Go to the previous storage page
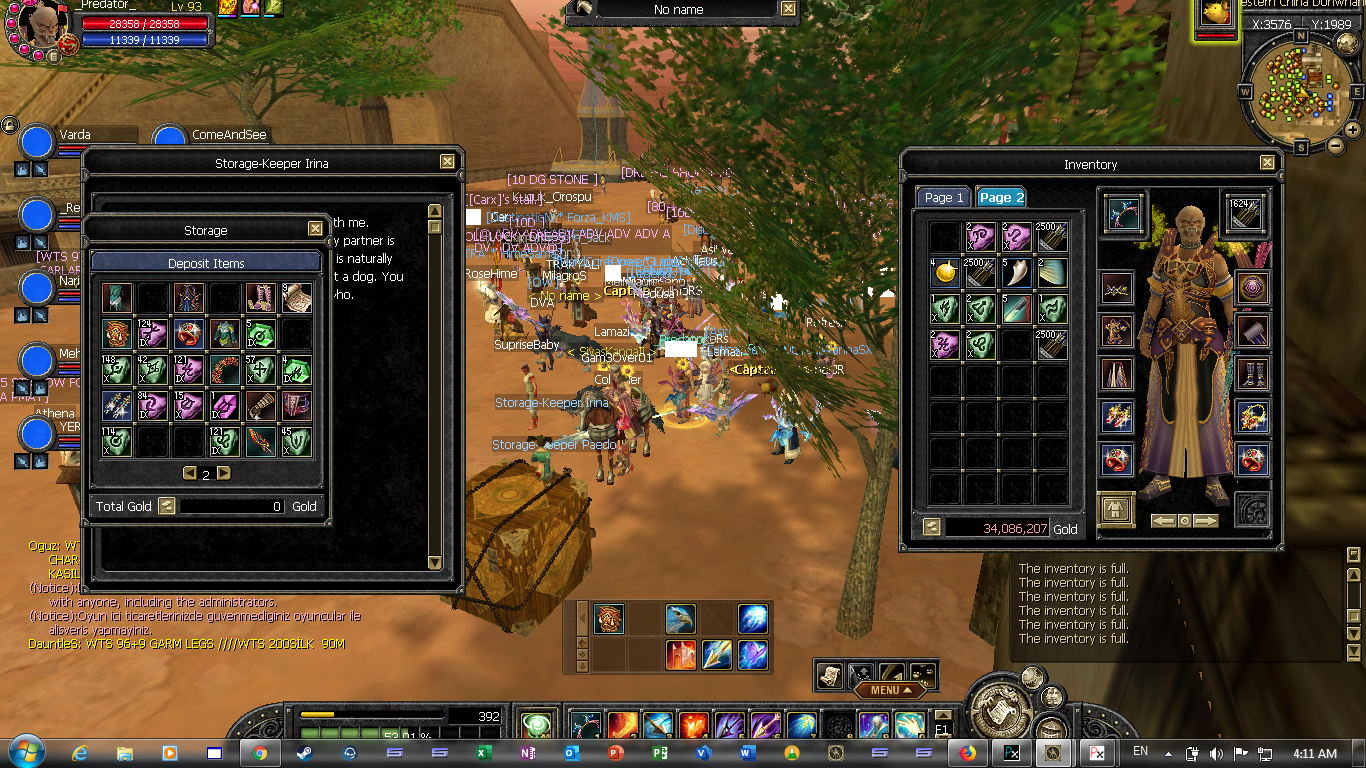Image resolution: width=1366 pixels, height=768 pixels. (189, 473)
